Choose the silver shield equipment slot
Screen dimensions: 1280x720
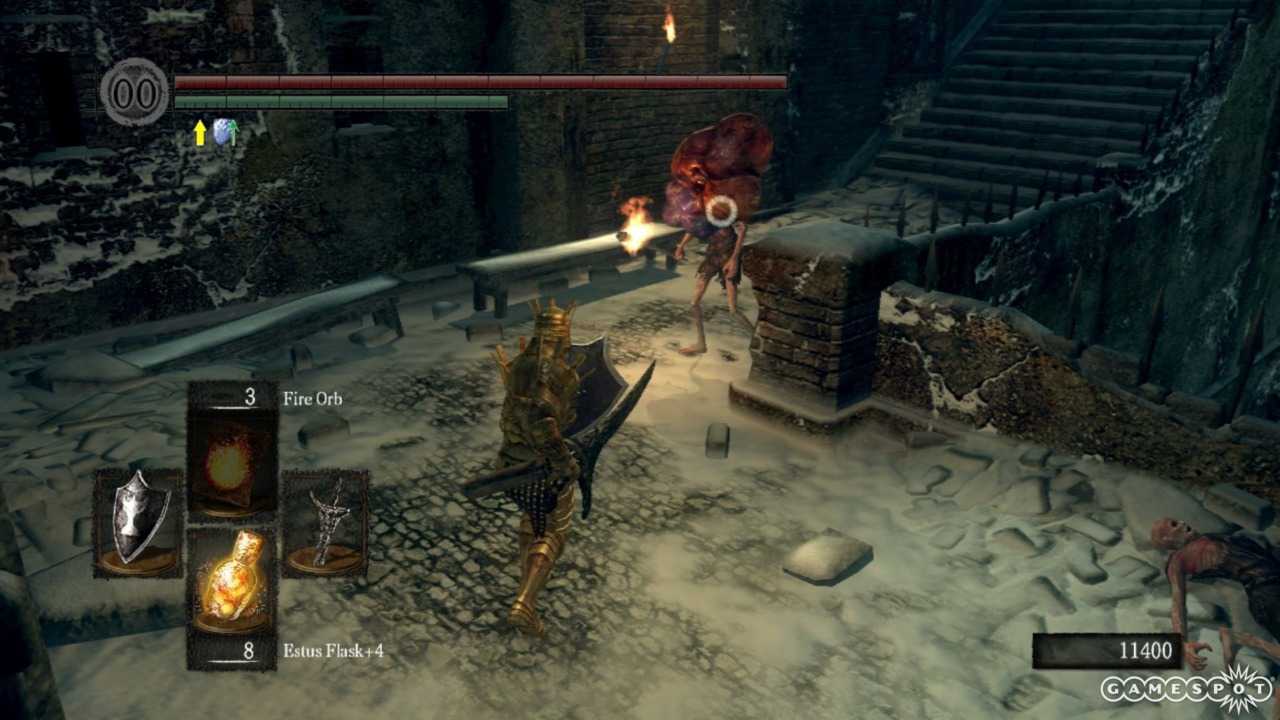137,523
